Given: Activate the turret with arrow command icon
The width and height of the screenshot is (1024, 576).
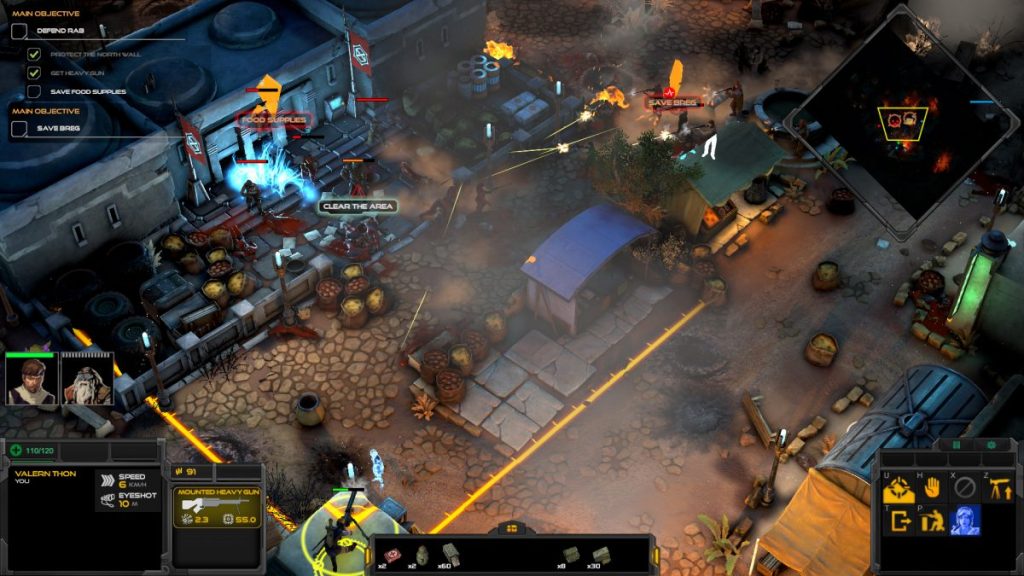Looking at the screenshot, I should (x=998, y=488).
